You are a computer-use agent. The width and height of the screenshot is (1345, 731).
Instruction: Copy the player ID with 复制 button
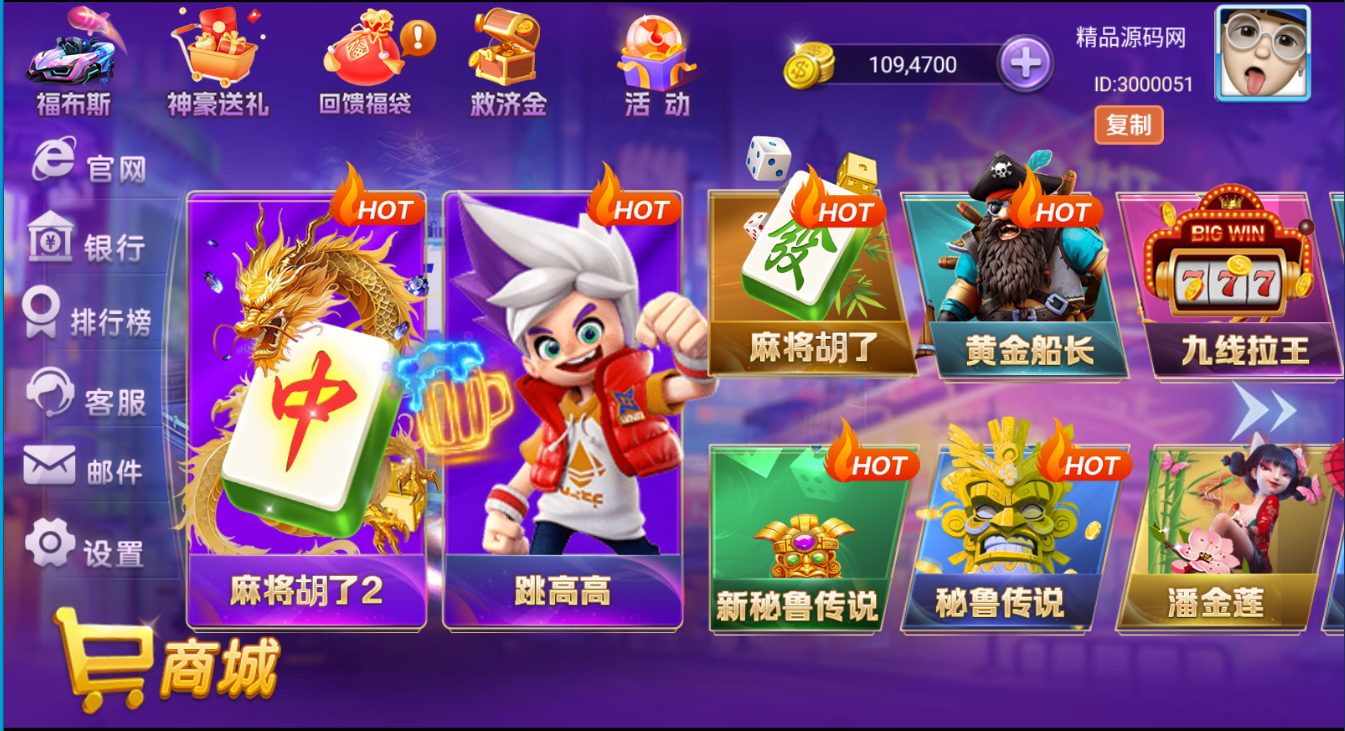tap(1130, 124)
